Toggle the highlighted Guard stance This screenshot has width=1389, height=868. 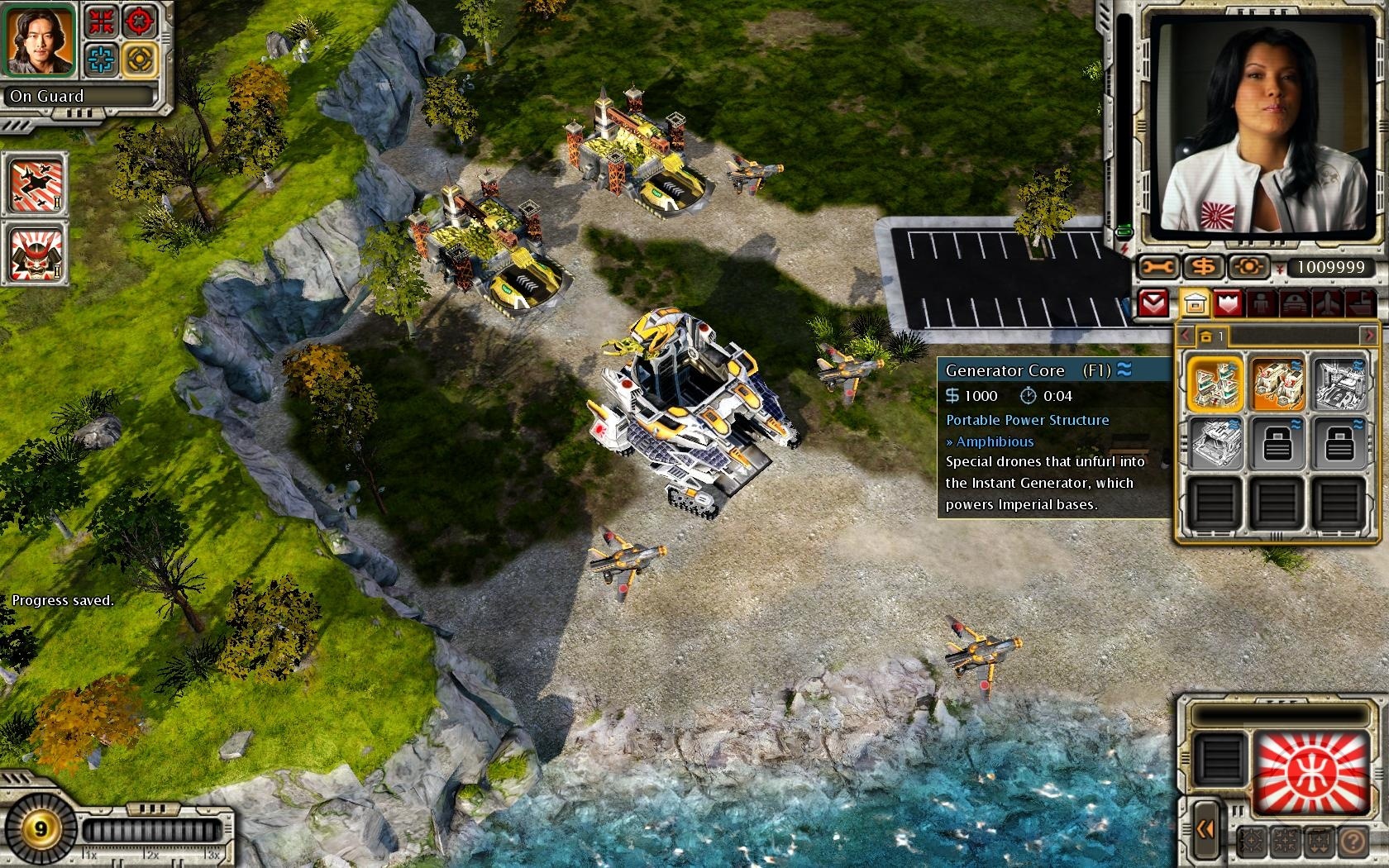coord(138,58)
